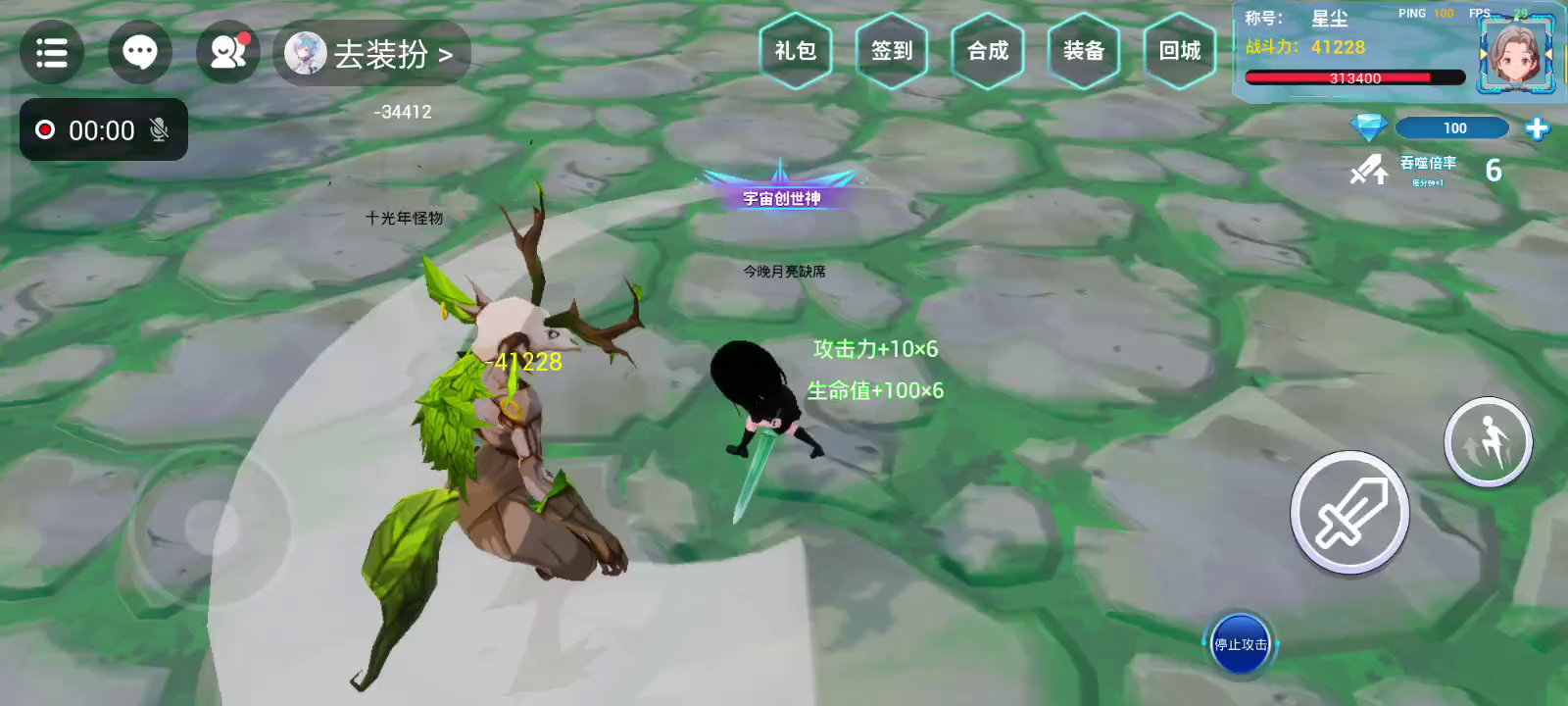Open the chat bubble button

140,52
